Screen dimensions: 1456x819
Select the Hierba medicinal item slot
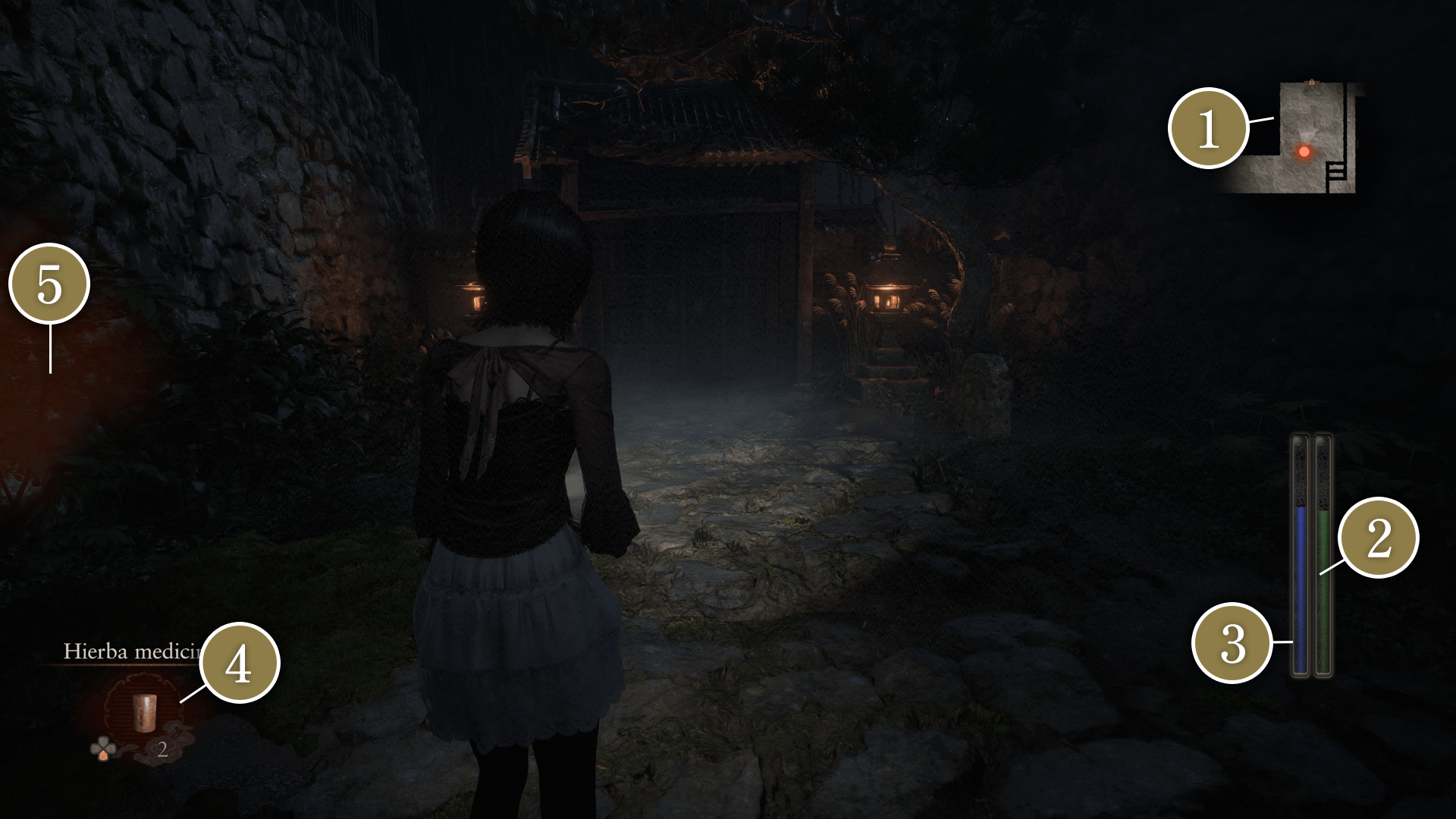[143, 711]
